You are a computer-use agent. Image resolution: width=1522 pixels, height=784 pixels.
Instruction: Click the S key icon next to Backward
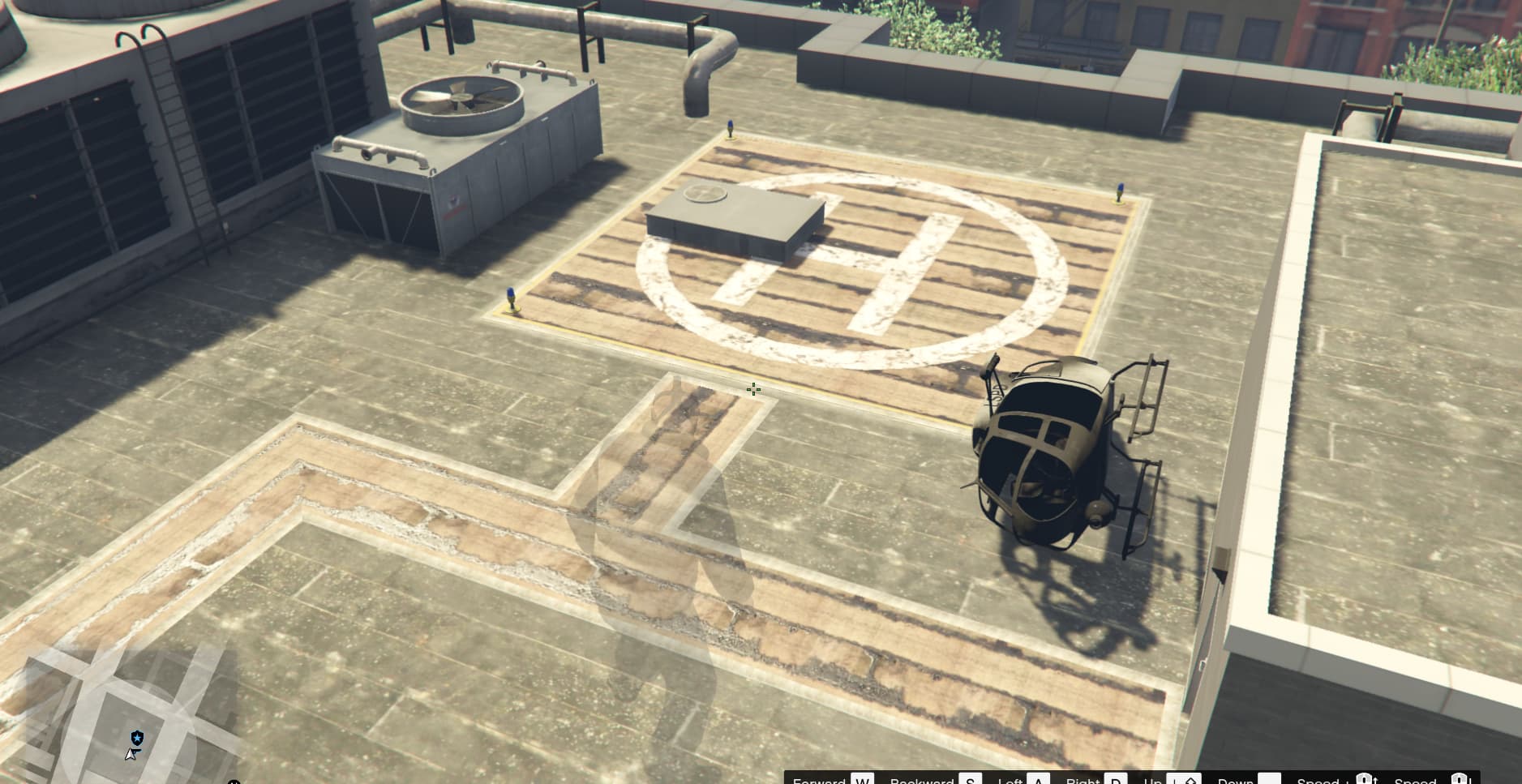tap(971, 780)
